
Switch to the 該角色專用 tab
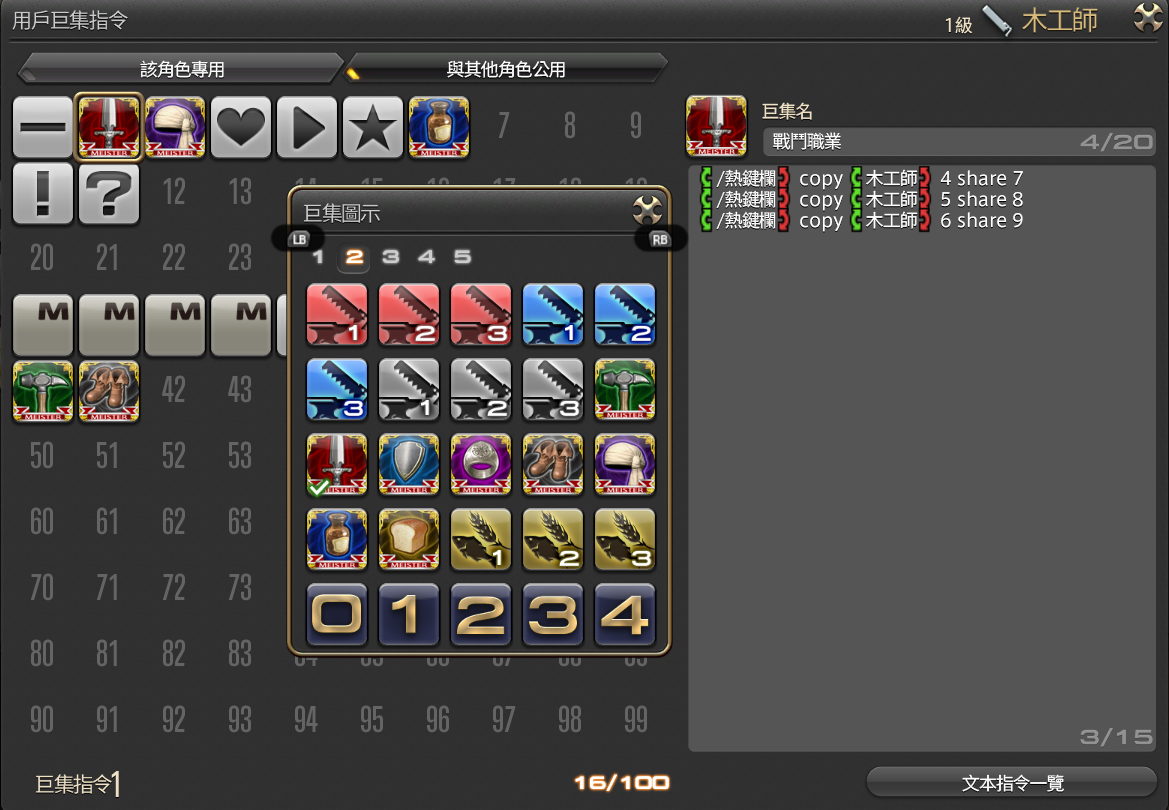pyautogui.click(x=182, y=69)
